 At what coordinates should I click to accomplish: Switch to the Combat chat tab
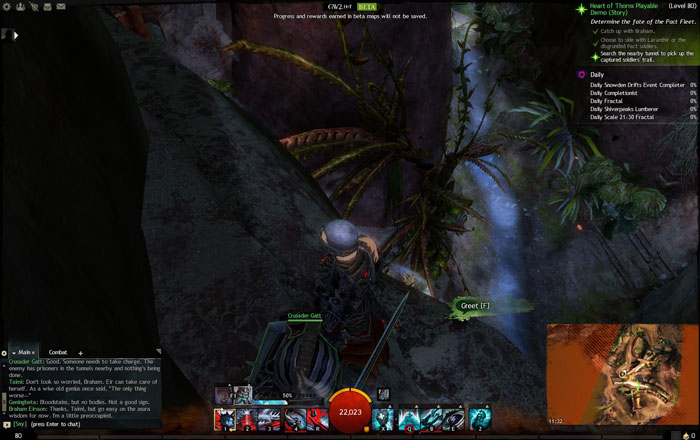click(x=58, y=352)
